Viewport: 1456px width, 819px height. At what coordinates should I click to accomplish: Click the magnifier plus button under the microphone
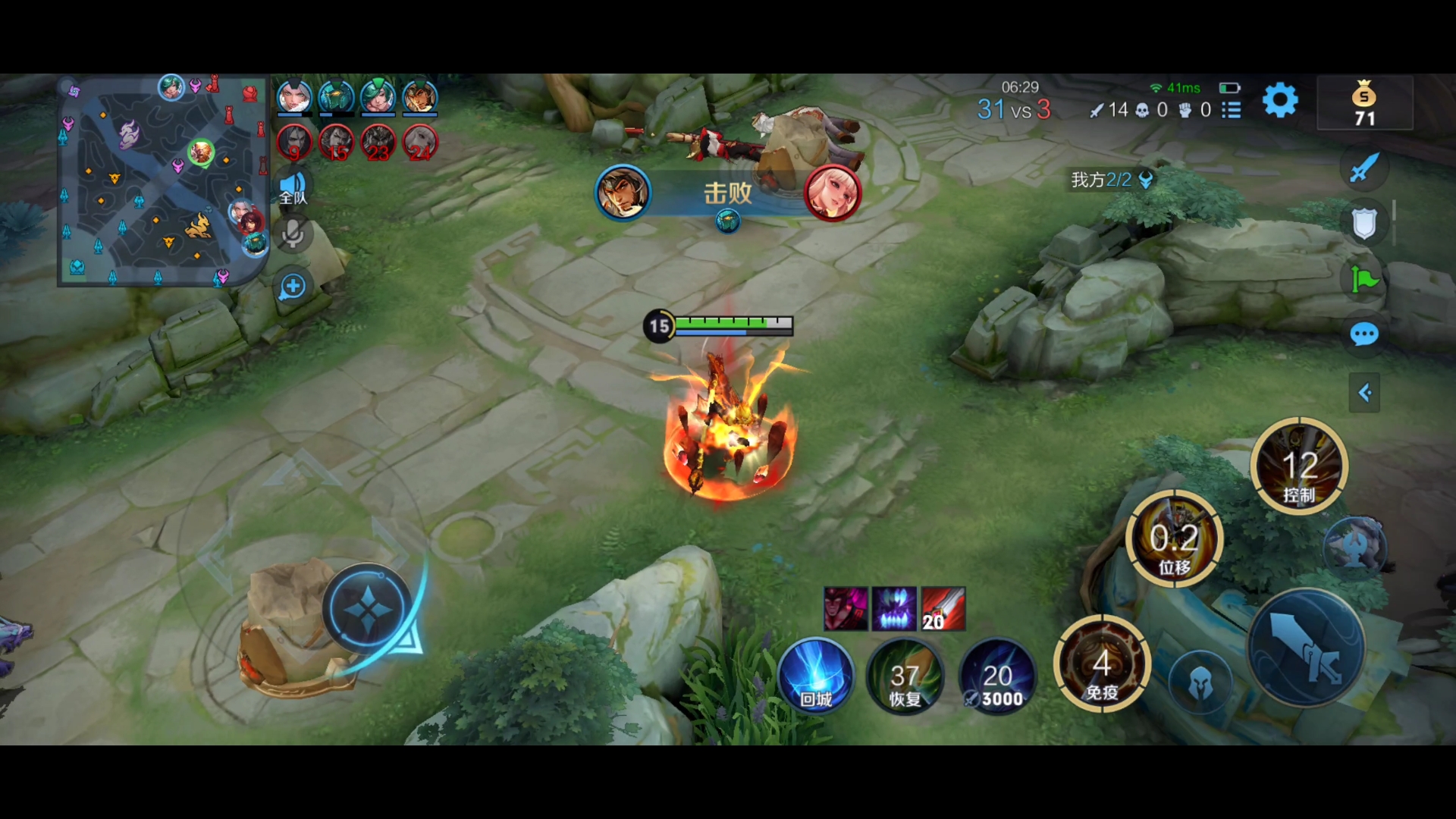point(293,287)
